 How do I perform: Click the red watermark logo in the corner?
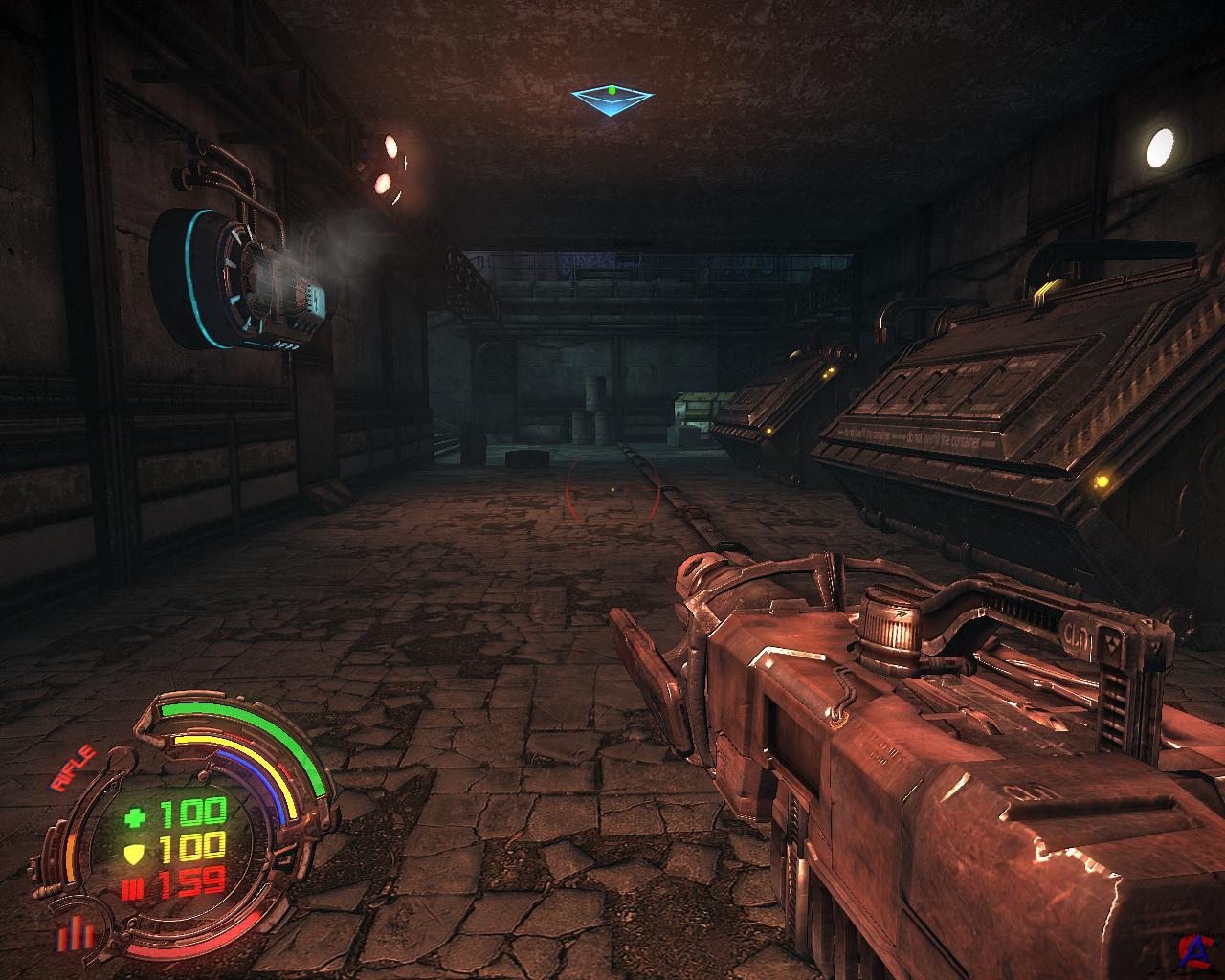(1193, 948)
